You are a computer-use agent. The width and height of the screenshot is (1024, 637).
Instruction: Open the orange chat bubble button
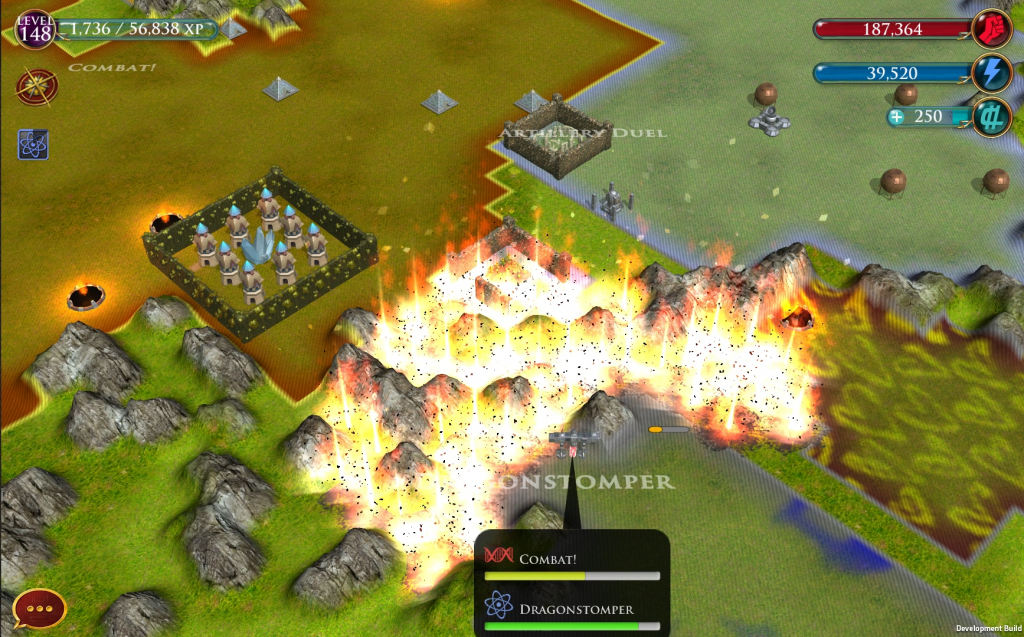tap(39, 607)
